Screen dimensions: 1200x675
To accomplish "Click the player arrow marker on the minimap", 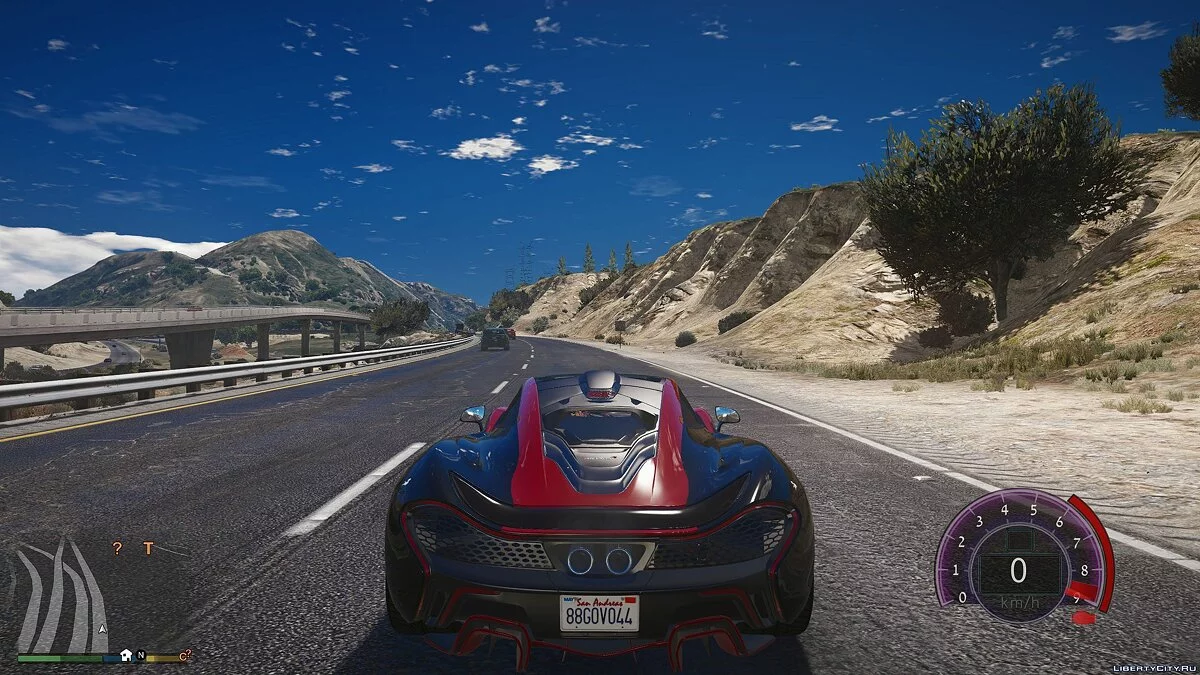I will tap(101, 629).
